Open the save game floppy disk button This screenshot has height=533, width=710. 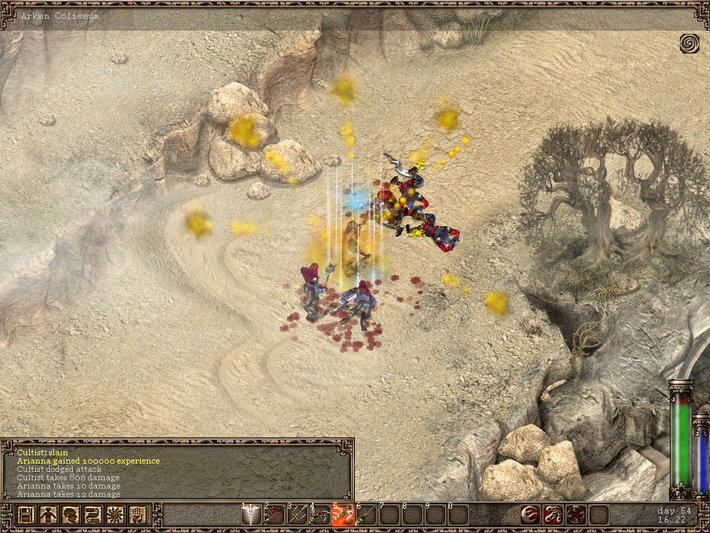click(25, 515)
